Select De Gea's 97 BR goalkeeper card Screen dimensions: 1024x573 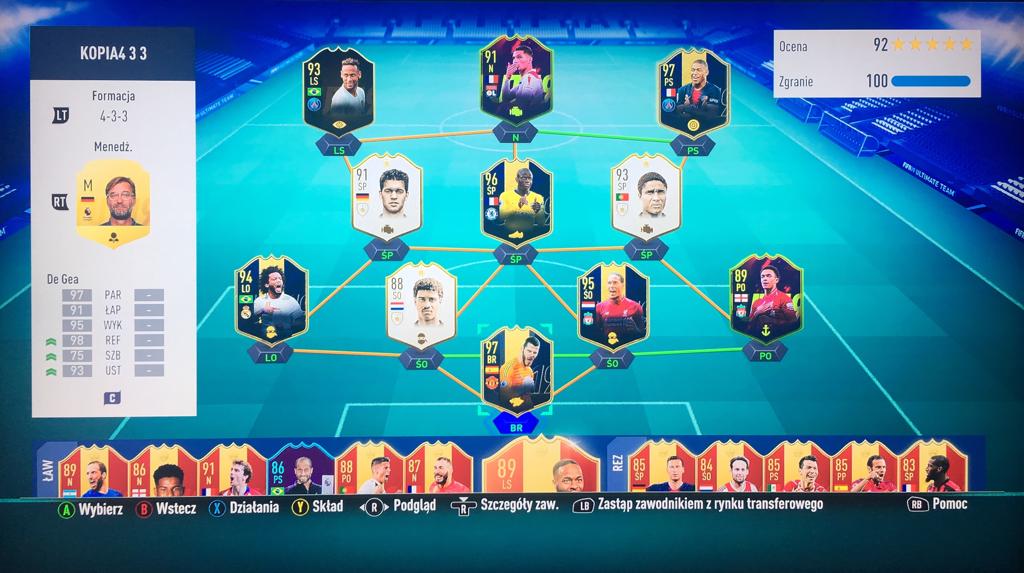coord(516,368)
